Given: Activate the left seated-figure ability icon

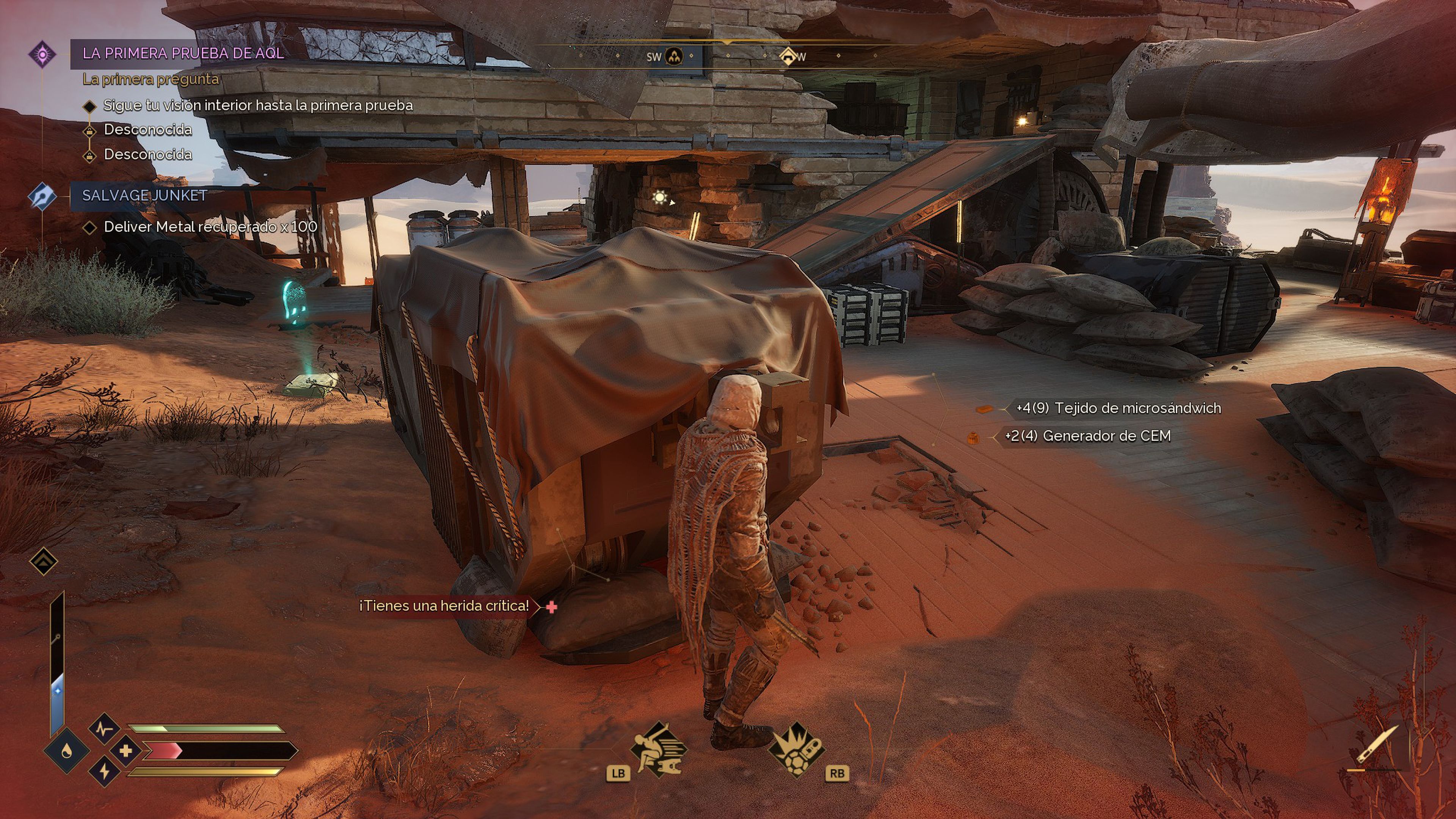Looking at the screenshot, I should [658, 750].
